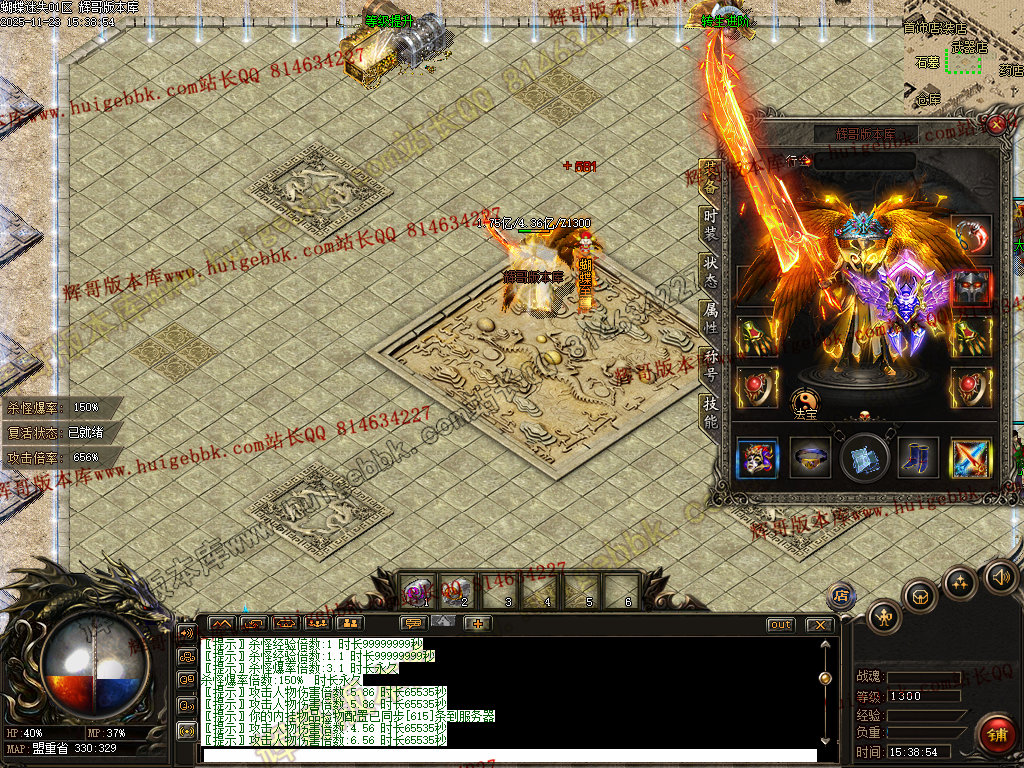The width and height of the screenshot is (1024, 768).
Task: Switch to the 时装 (fashion) tab
Action: pyautogui.click(x=710, y=225)
